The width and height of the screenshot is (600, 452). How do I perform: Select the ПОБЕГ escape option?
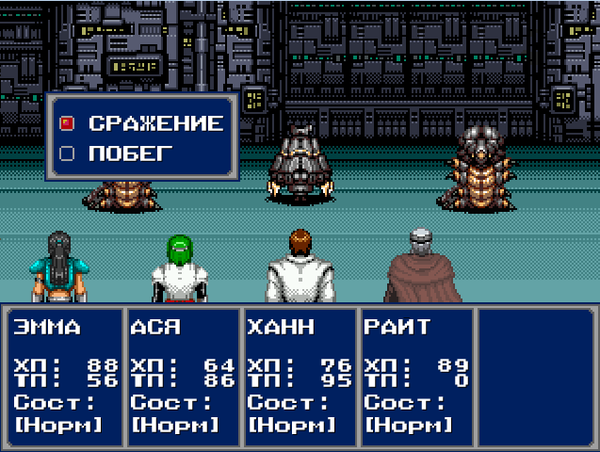pos(130,154)
